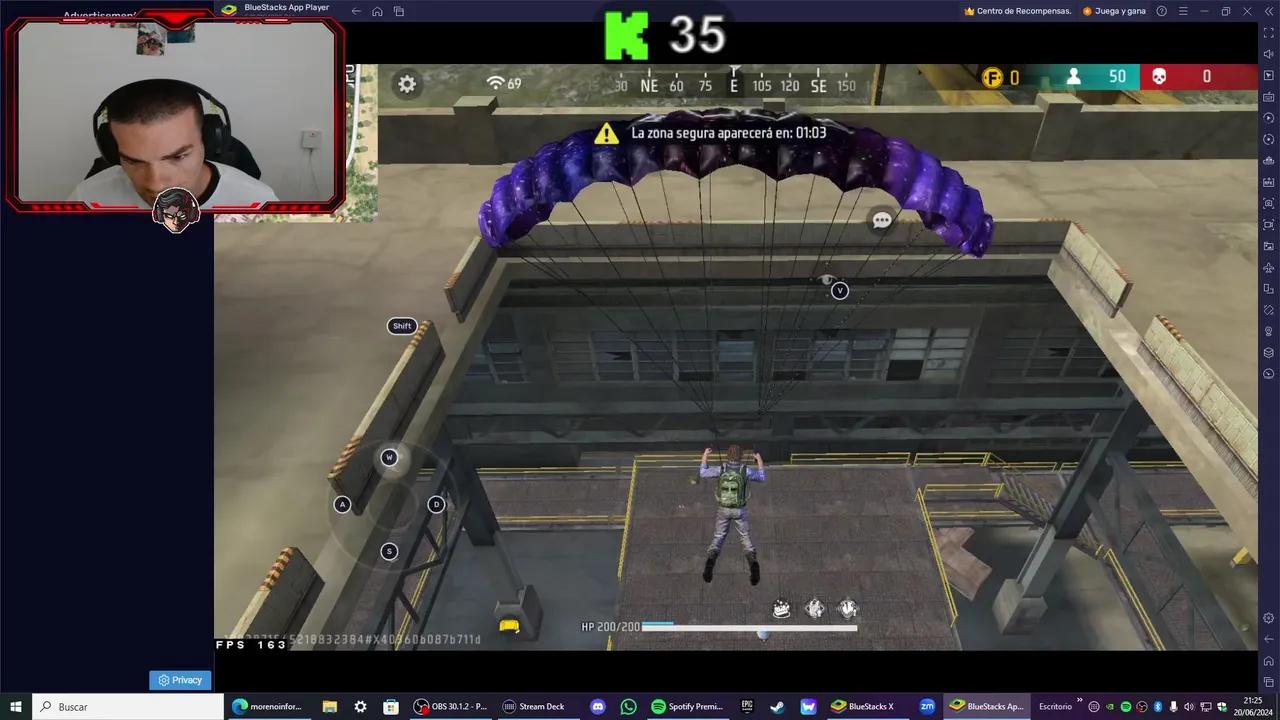Open the Windows hidden icons tray chevron
1280x720 pixels.
click(x=1079, y=700)
